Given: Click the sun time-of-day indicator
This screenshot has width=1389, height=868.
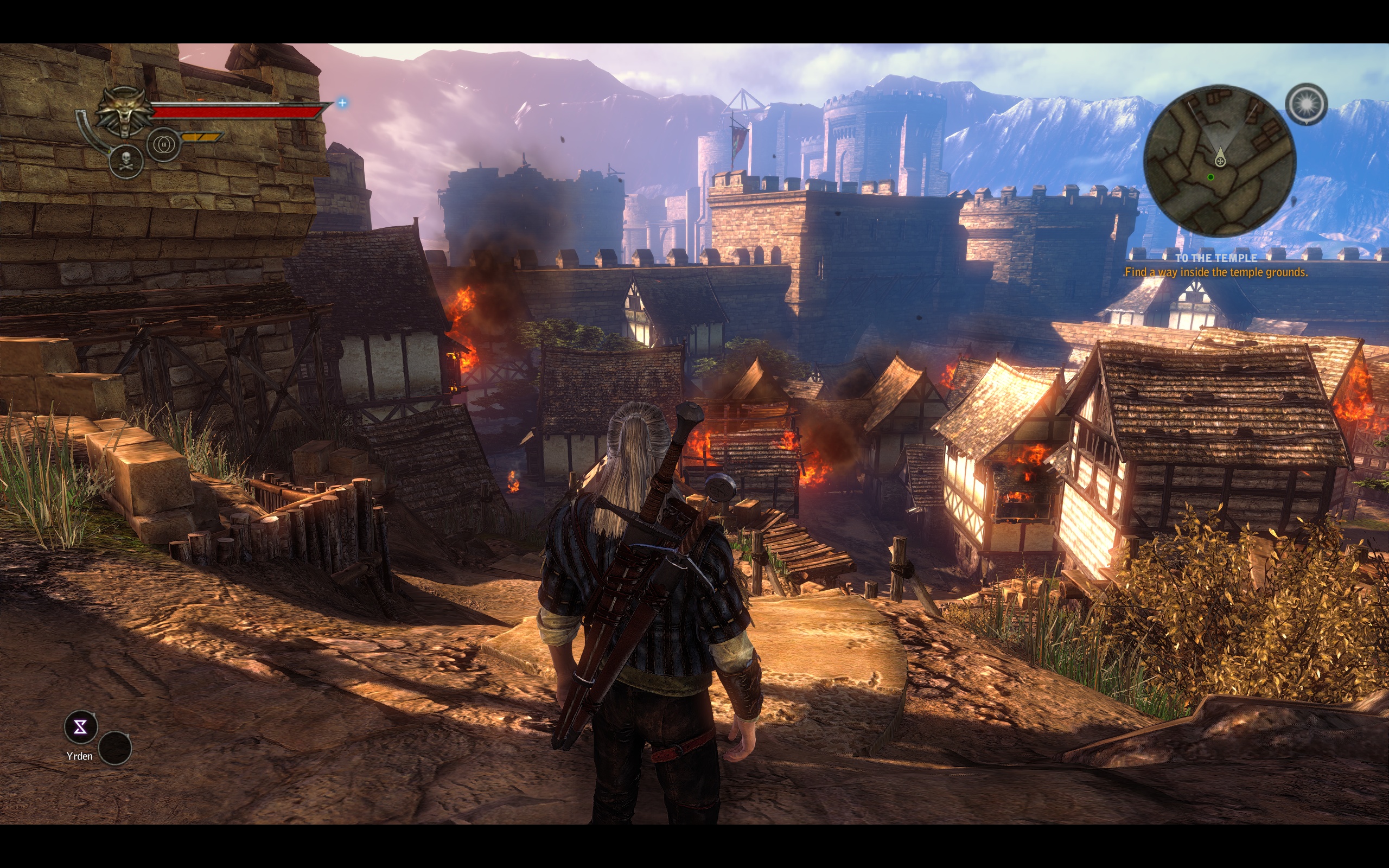Looking at the screenshot, I should tap(1306, 105).
